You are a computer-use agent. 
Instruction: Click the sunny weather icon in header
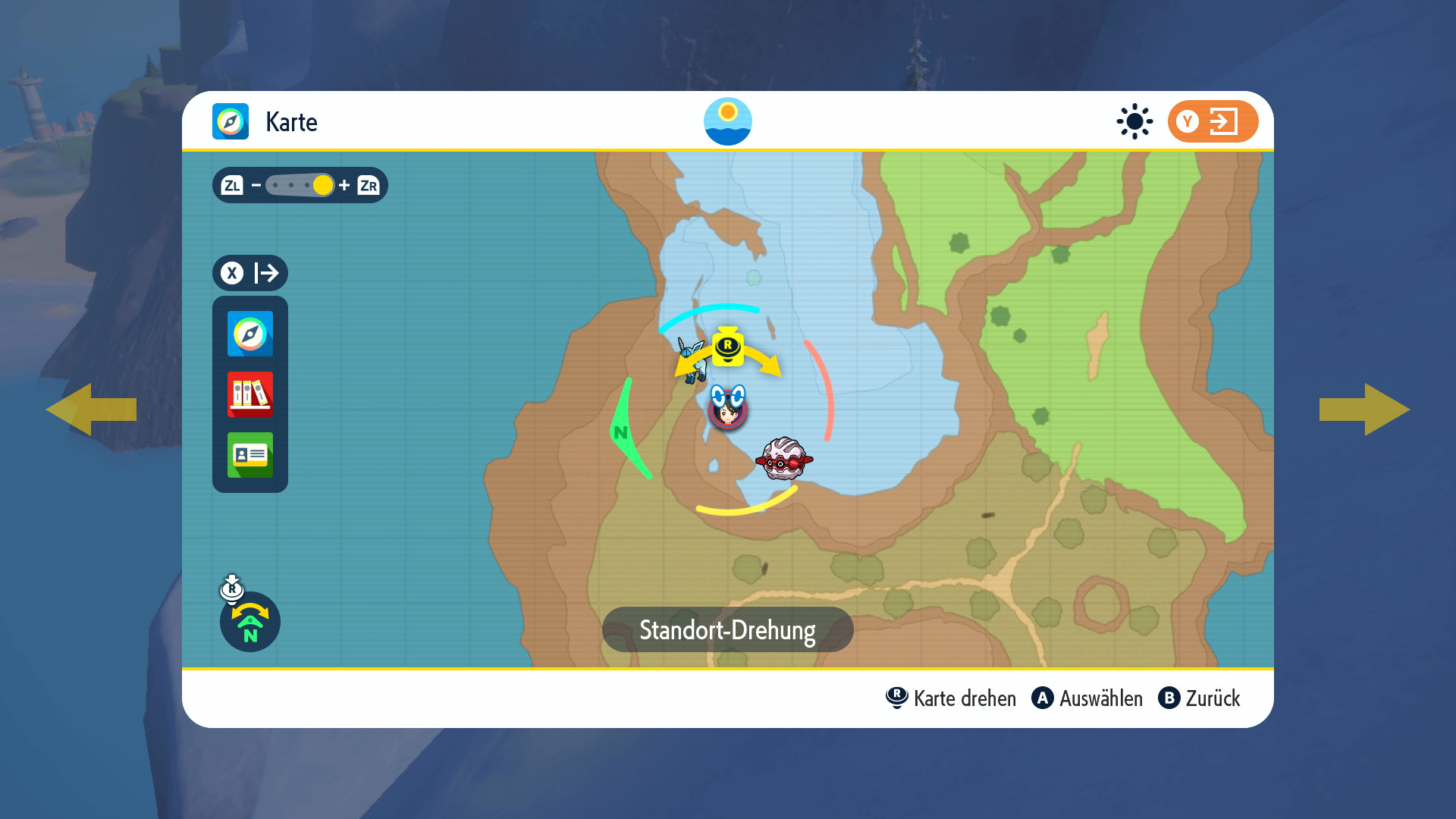coord(1134,121)
